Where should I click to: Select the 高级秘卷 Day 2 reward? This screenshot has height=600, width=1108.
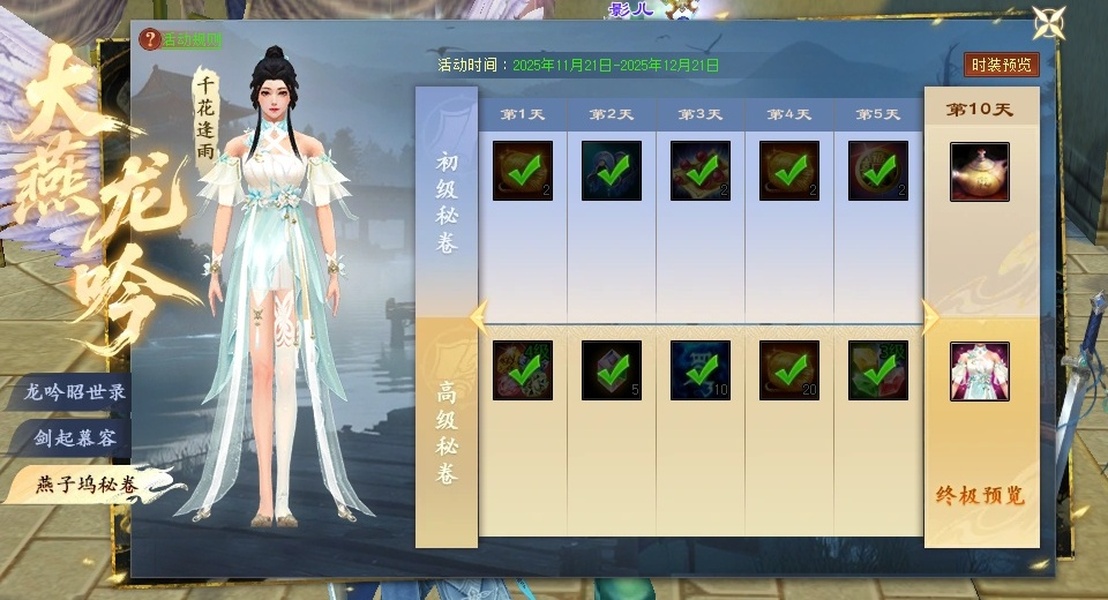611,371
